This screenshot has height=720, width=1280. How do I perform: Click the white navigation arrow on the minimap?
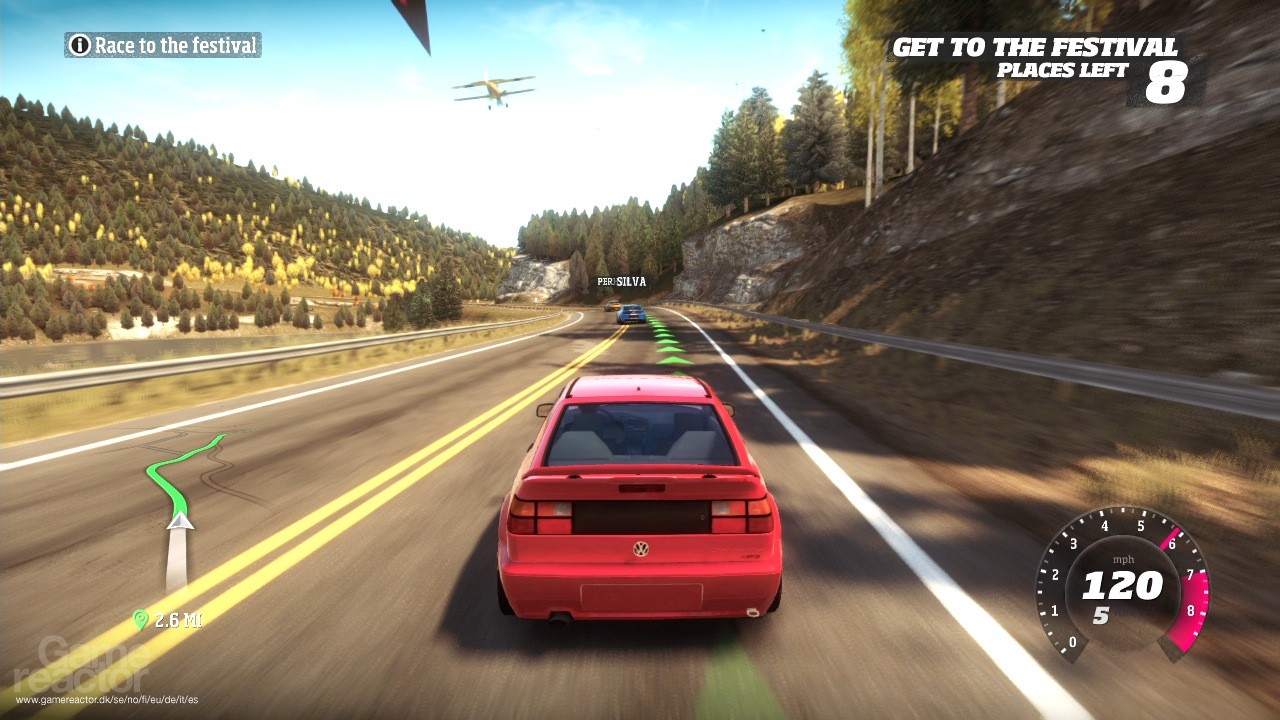point(181,522)
